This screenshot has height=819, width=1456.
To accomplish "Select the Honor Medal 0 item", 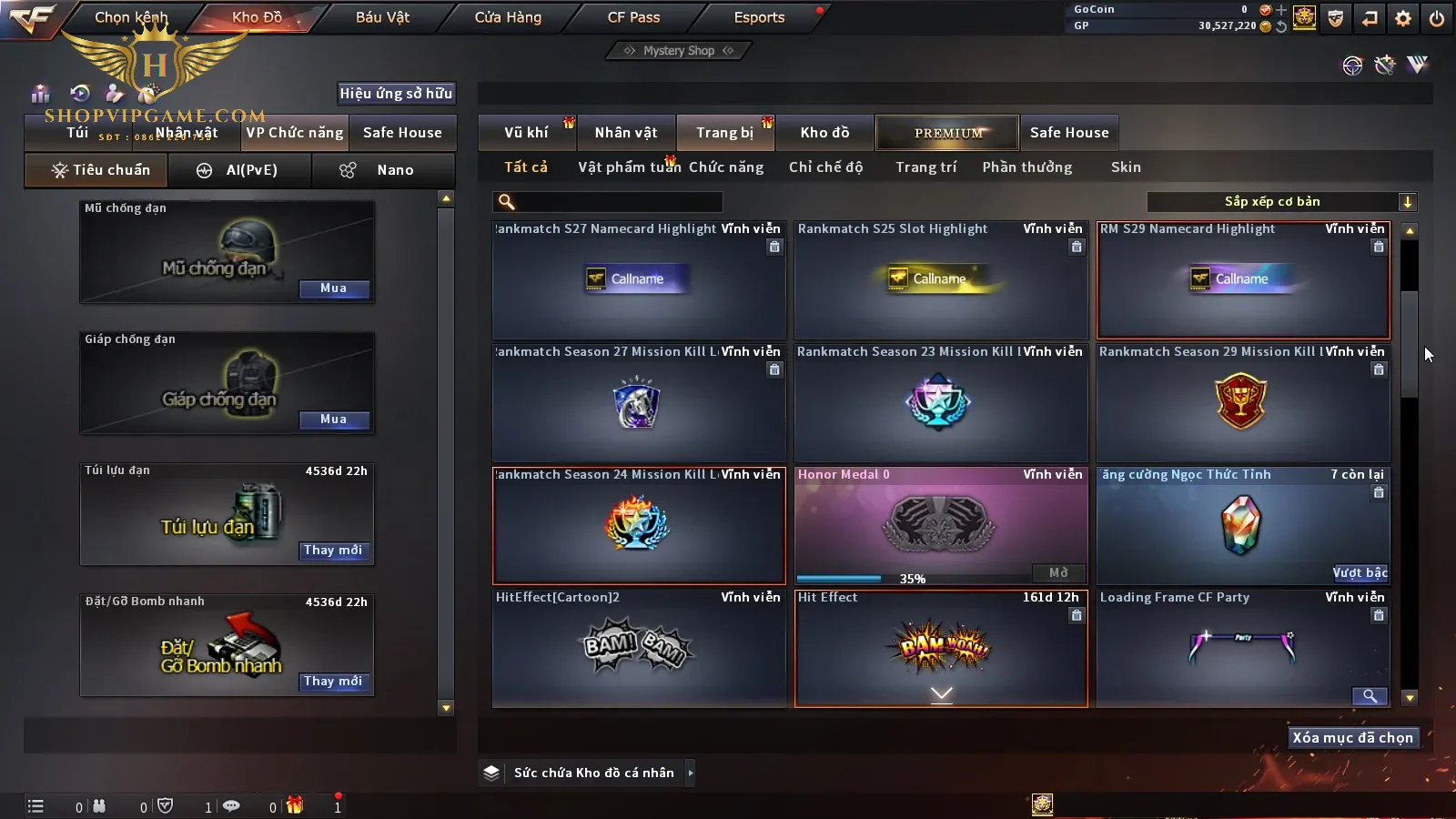I will tap(941, 523).
